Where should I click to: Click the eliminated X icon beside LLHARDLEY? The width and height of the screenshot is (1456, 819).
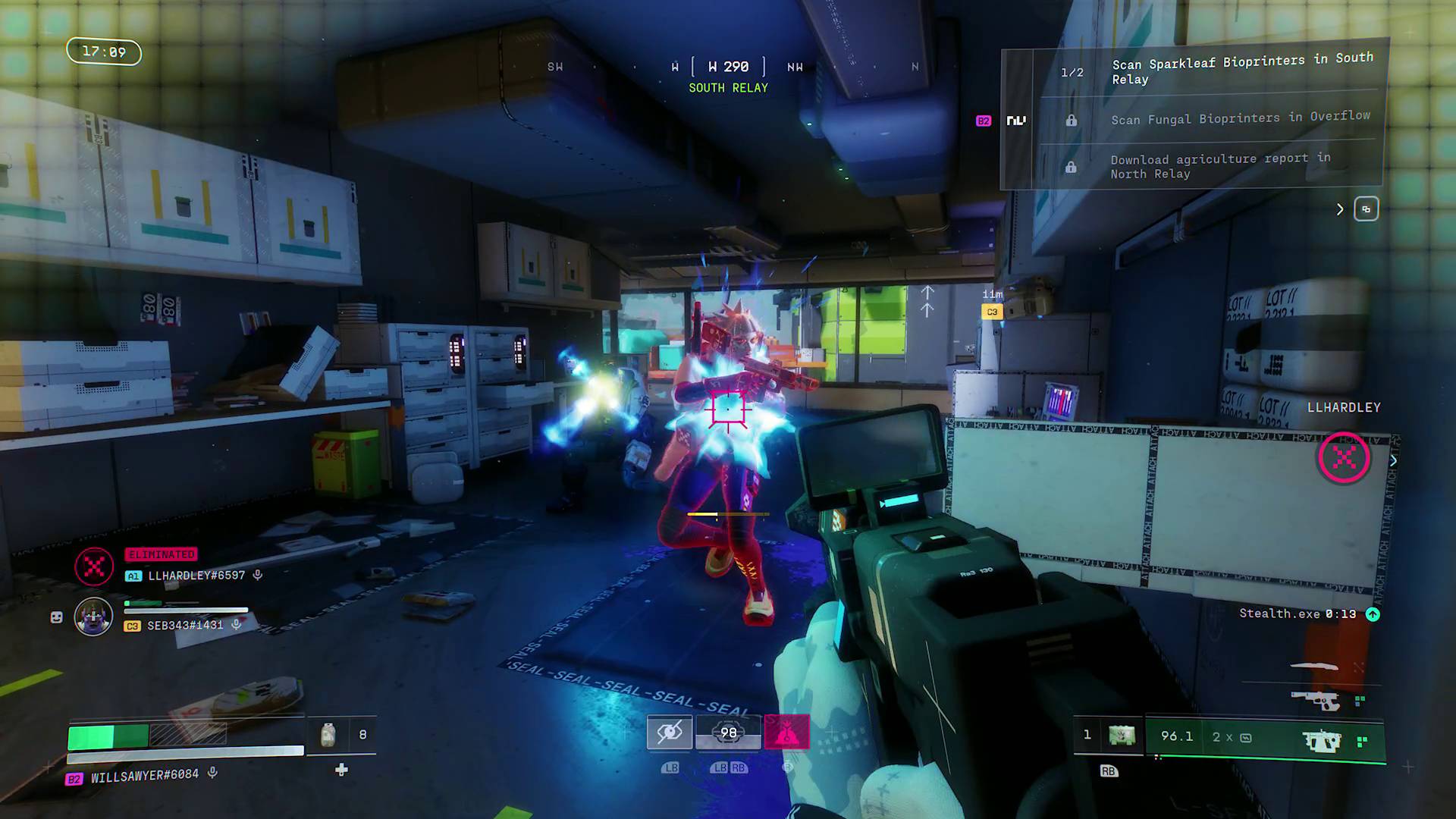click(93, 566)
